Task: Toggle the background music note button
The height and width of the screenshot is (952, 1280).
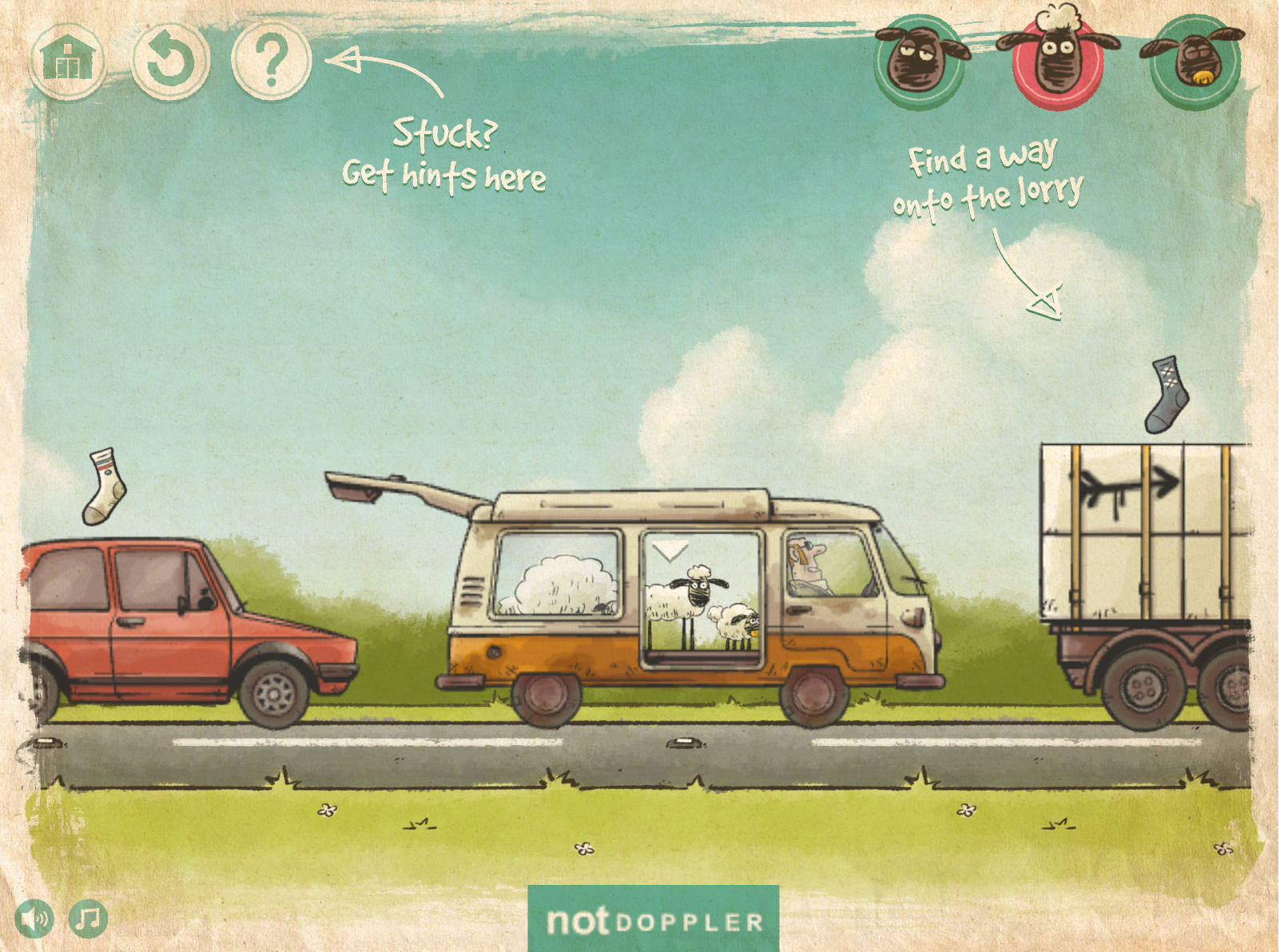Action: tap(88, 919)
